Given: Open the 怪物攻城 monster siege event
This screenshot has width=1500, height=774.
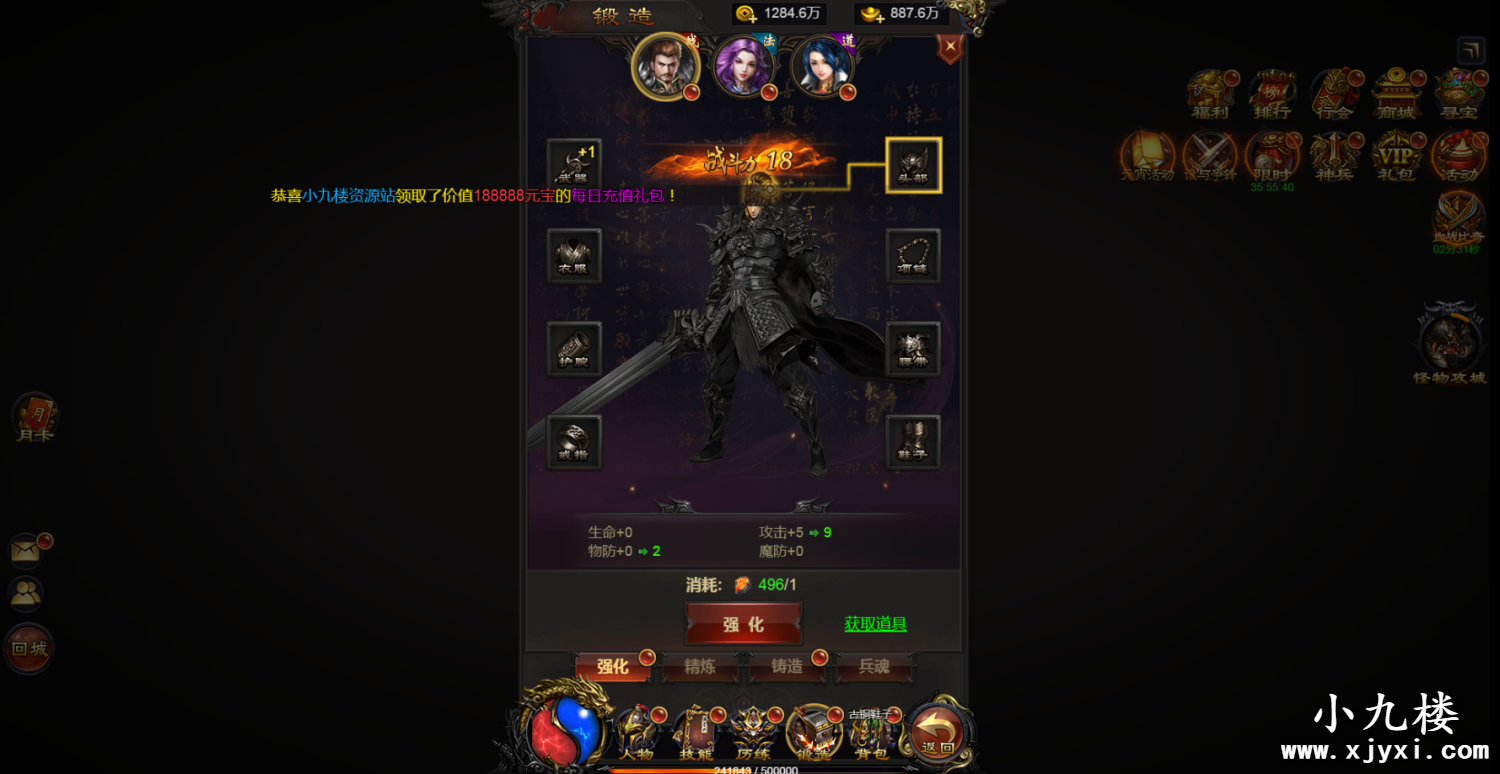Looking at the screenshot, I should tap(1449, 340).
